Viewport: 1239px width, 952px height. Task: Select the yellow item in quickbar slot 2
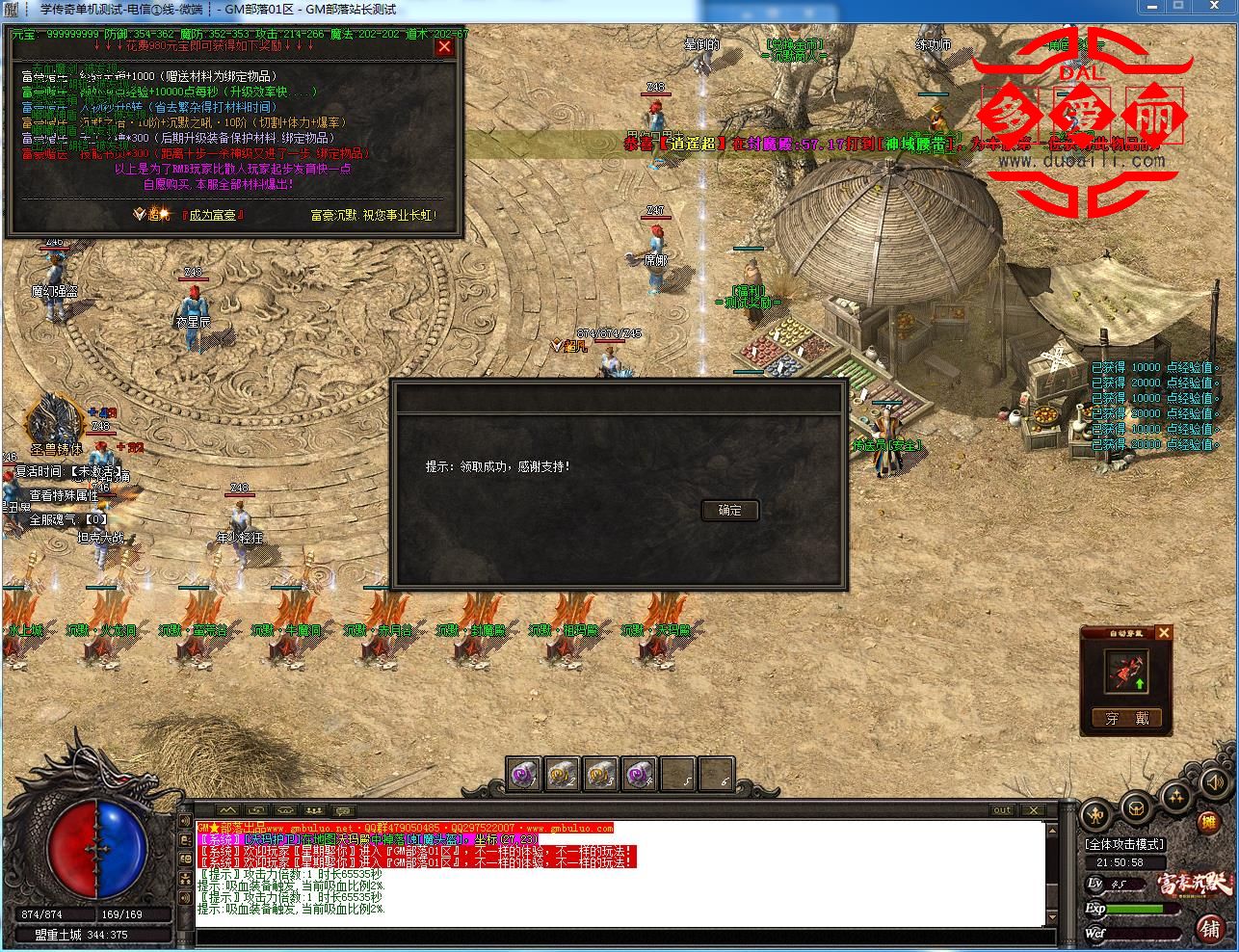pyautogui.click(x=562, y=774)
